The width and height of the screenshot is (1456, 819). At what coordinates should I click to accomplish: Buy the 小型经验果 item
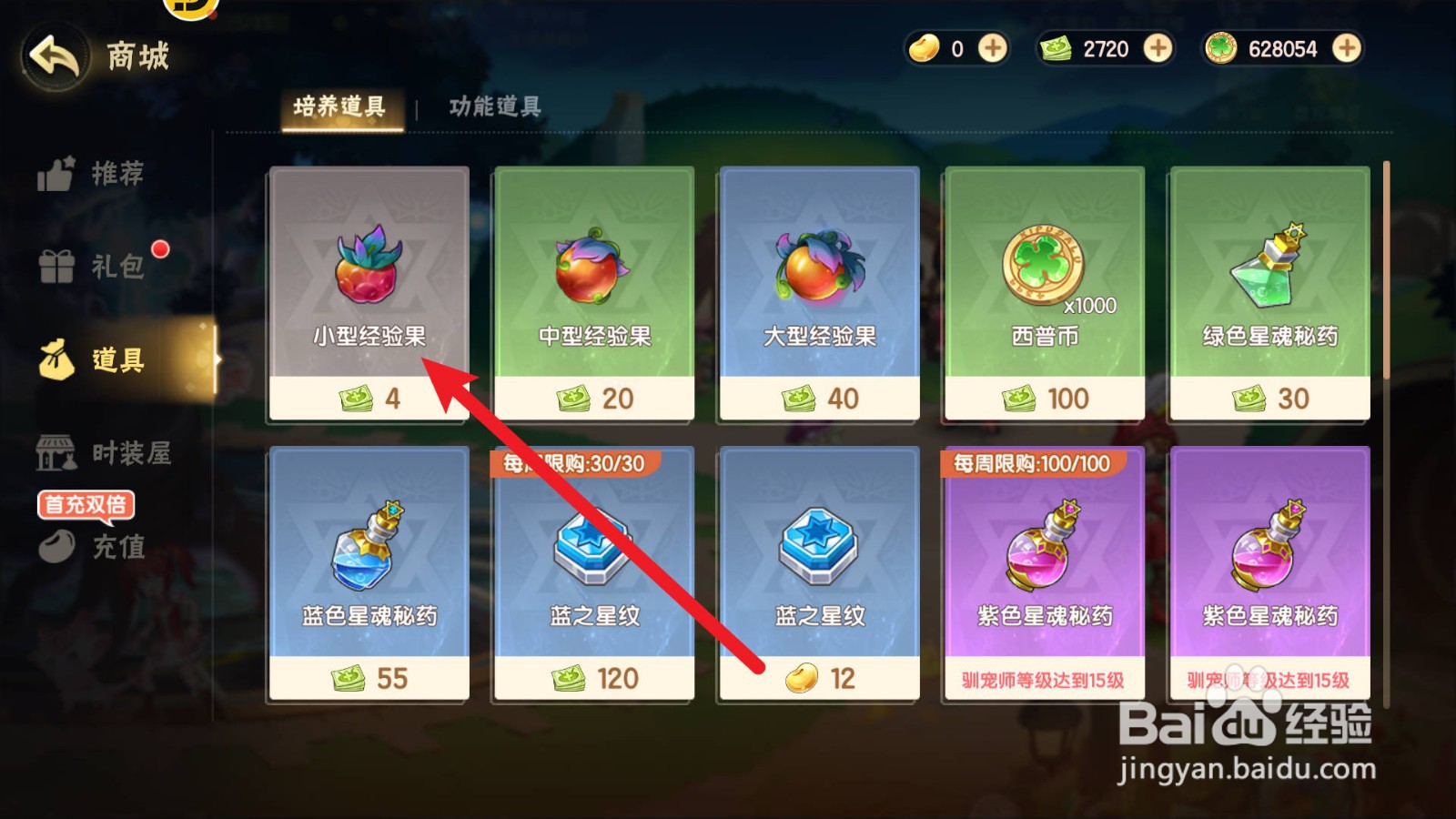point(367,291)
